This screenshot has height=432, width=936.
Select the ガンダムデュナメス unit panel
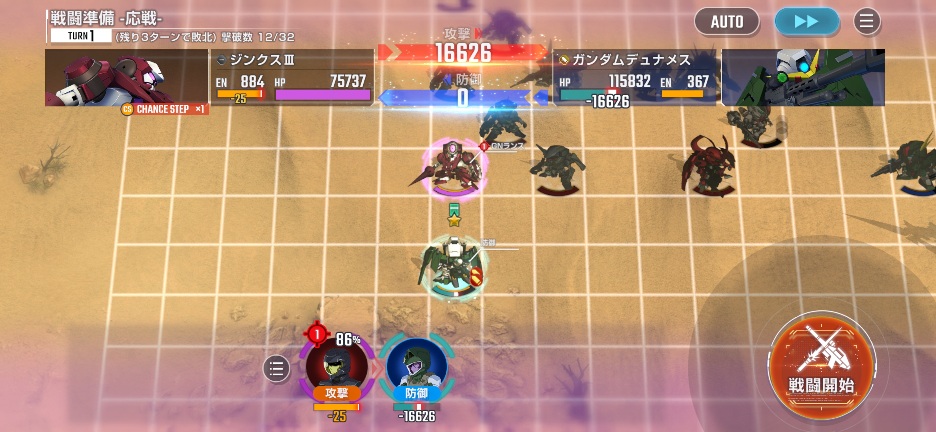pos(635,77)
